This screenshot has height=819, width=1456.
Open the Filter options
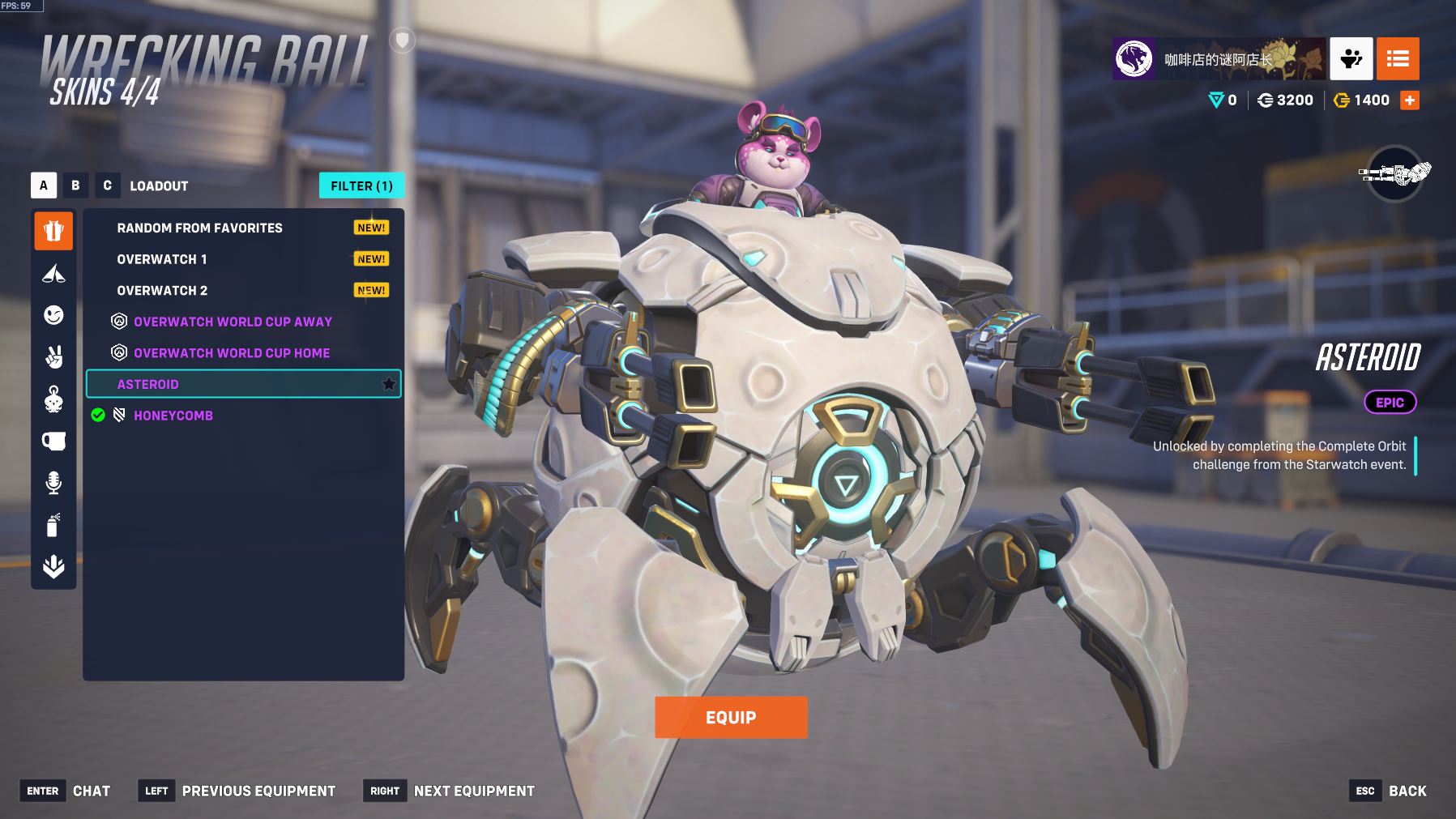coord(361,186)
